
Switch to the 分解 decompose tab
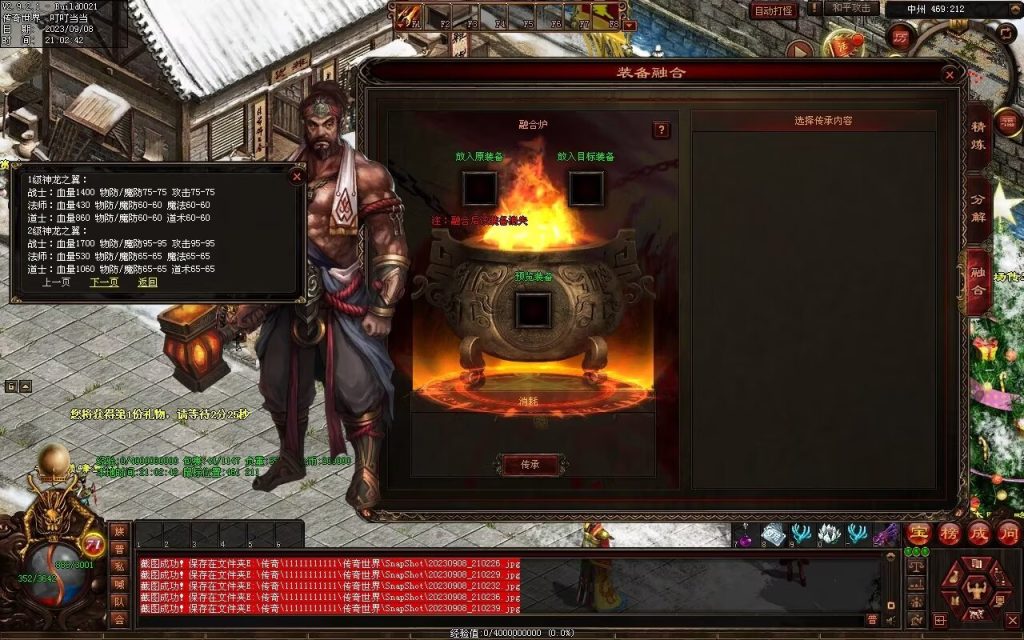click(x=978, y=214)
